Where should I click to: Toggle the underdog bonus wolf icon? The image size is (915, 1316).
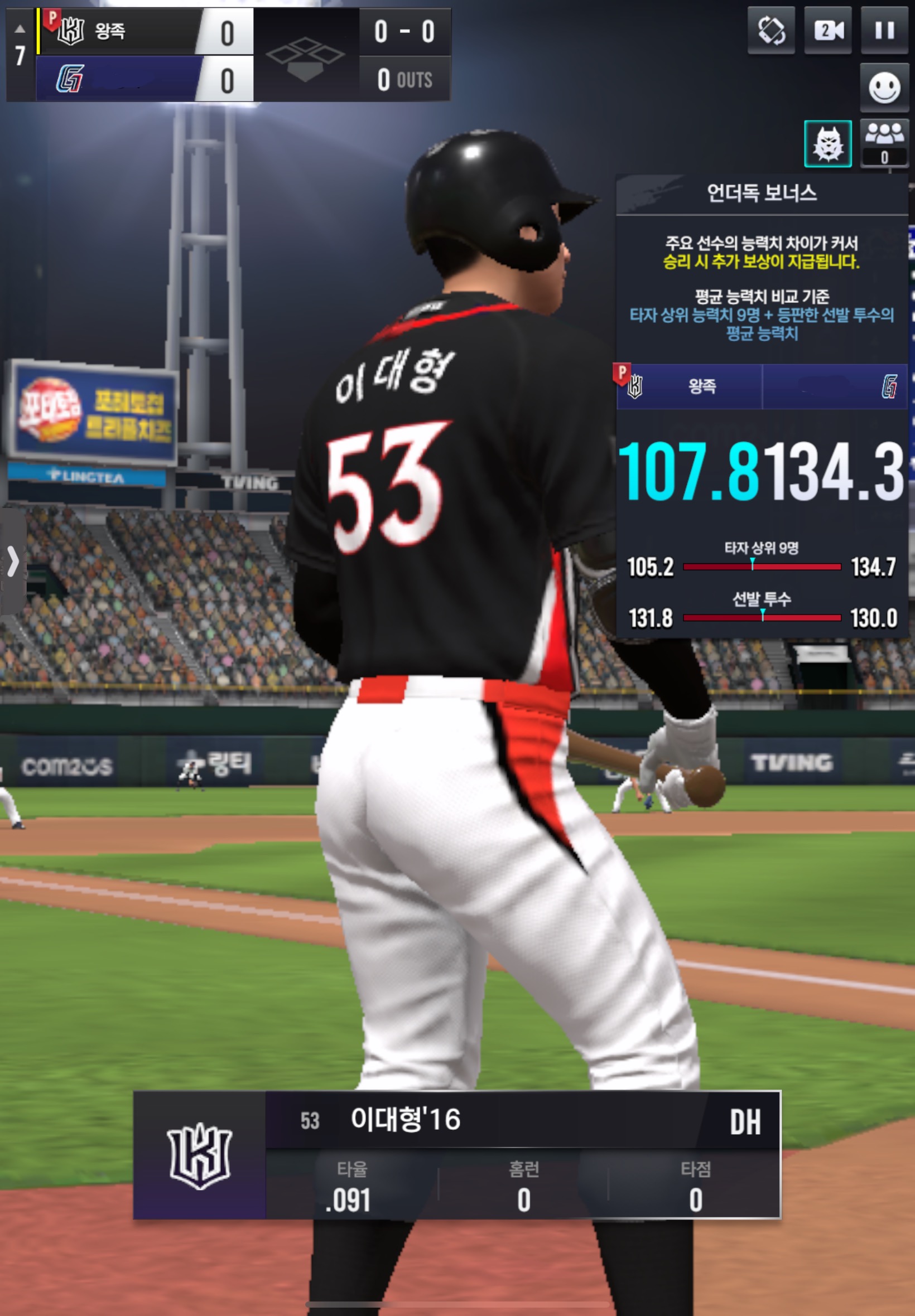tap(827, 144)
